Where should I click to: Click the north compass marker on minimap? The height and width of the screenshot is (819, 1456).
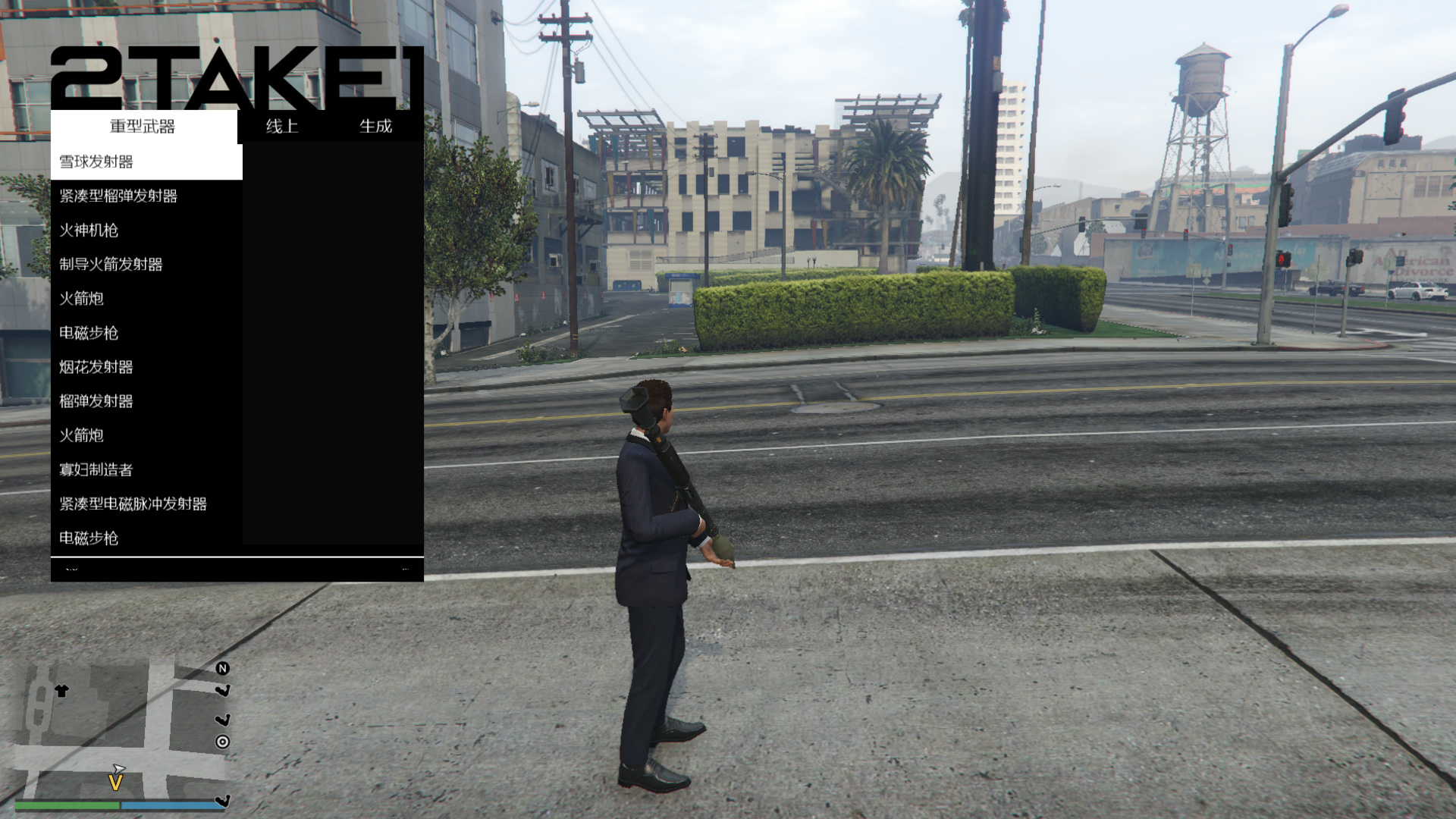point(222,668)
